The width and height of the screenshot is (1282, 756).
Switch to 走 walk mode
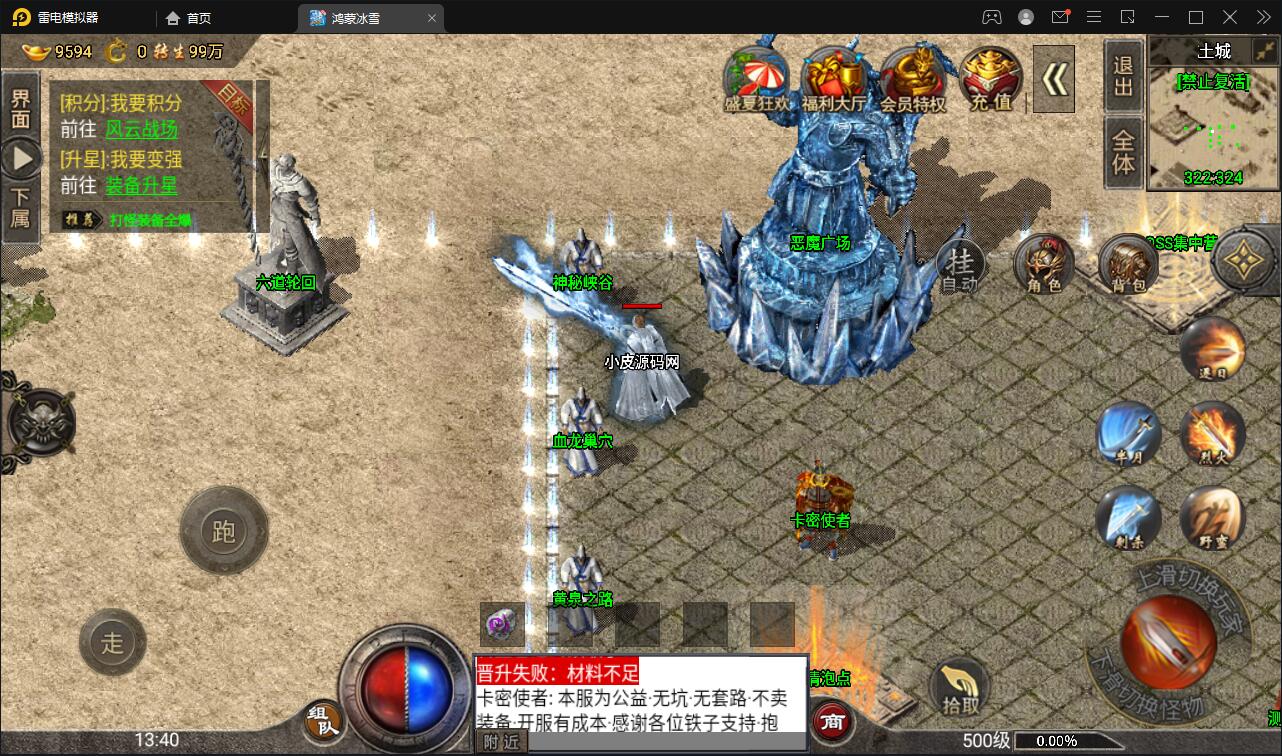pos(113,643)
